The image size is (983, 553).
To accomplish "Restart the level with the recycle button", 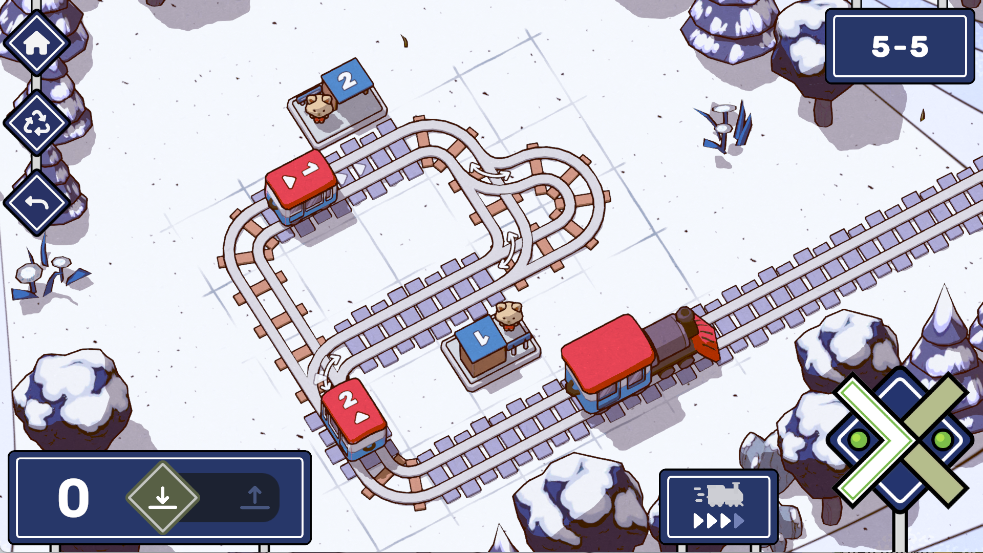I will (x=37, y=123).
